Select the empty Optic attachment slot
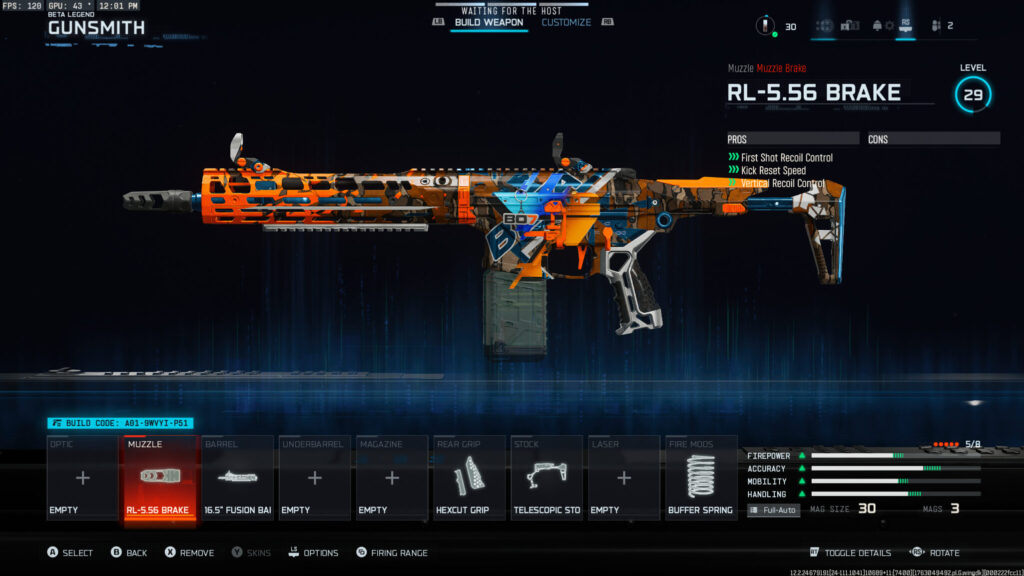Viewport: 1024px width, 576px height. [83, 478]
